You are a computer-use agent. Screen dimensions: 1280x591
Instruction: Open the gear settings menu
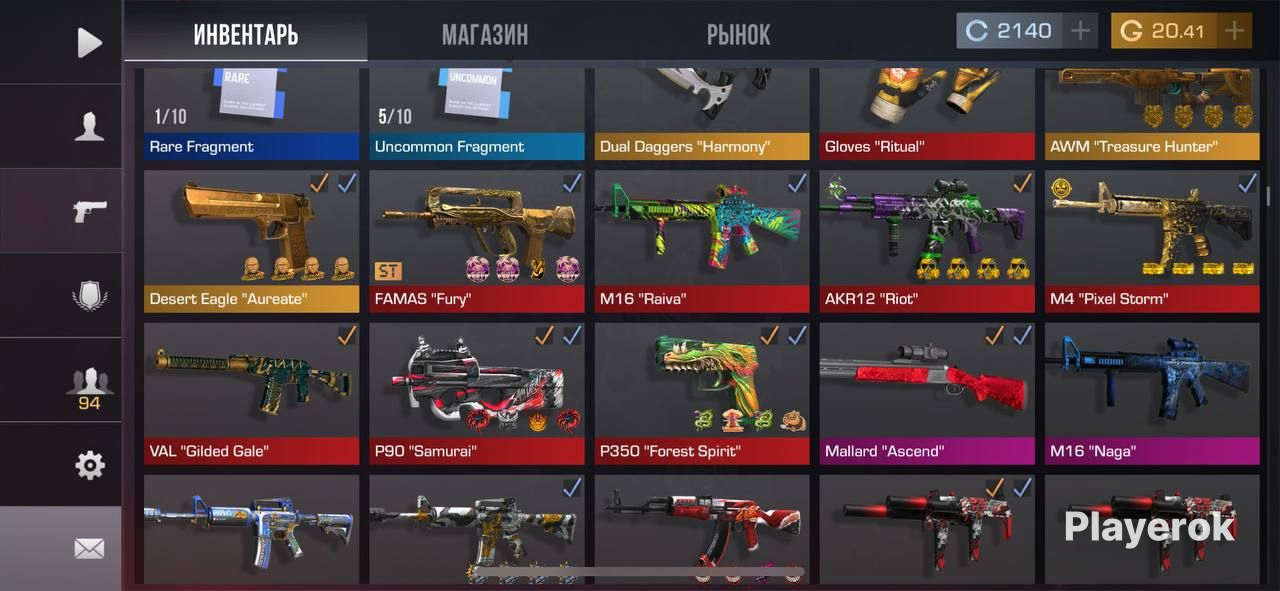click(x=89, y=465)
